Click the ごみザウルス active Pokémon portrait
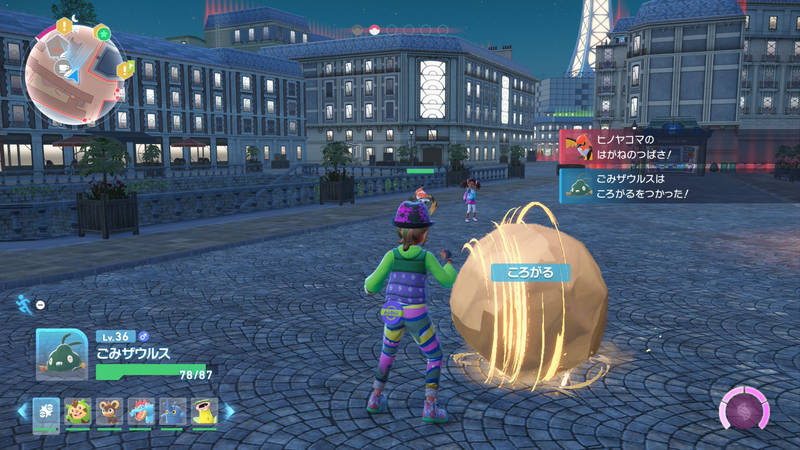The image size is (800, 450). click(63, 355)
